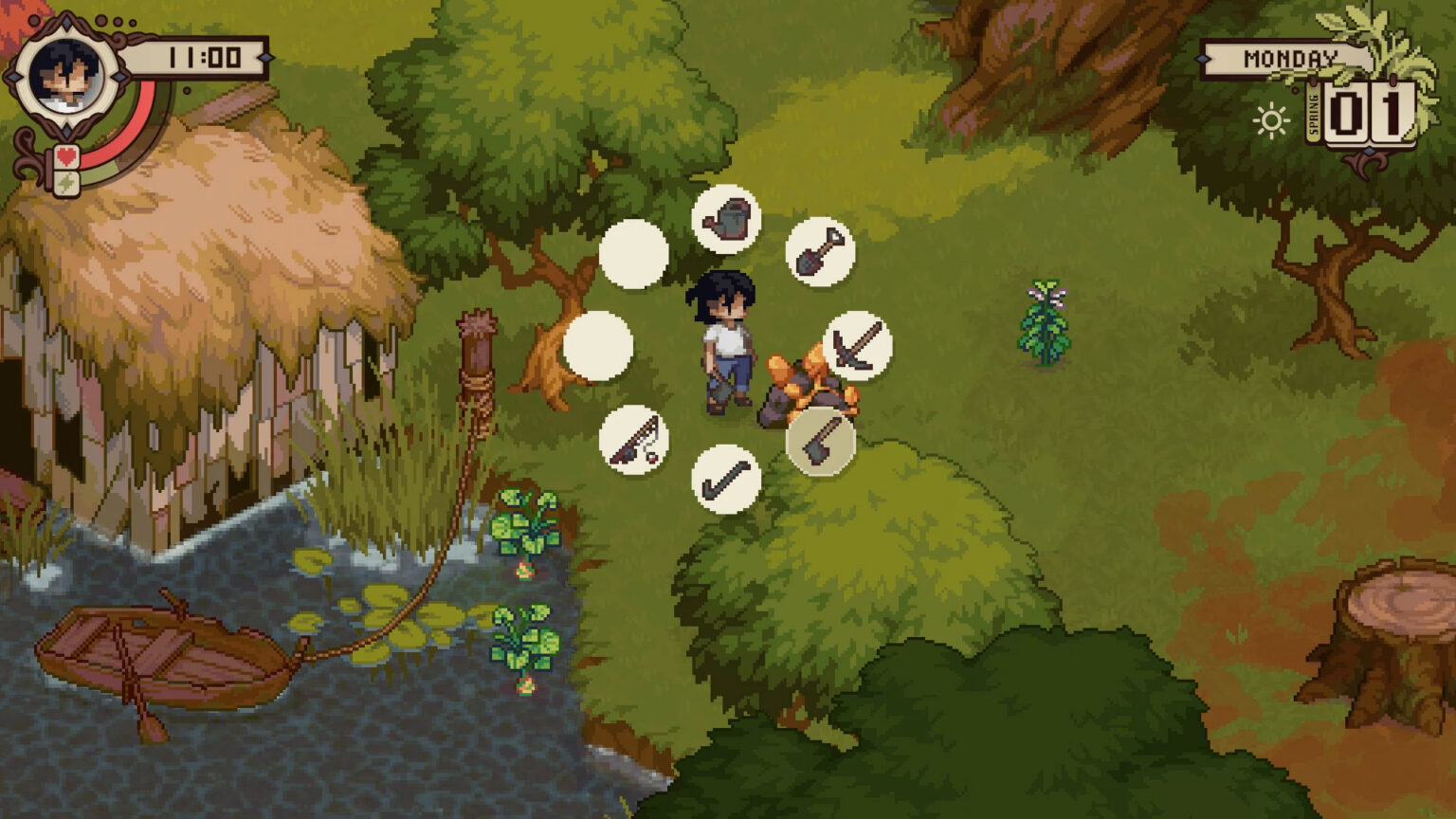Click the sun weather icon
This screenshot has height=819, width=1456.
pos(1269,120)
